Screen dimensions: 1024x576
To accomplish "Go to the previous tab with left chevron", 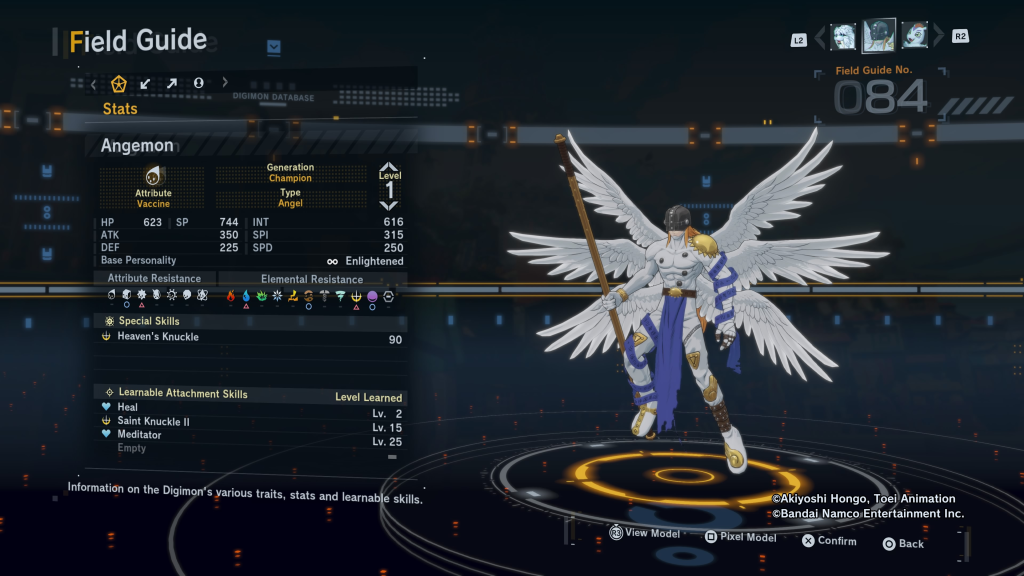I will (x=94, y=84).
